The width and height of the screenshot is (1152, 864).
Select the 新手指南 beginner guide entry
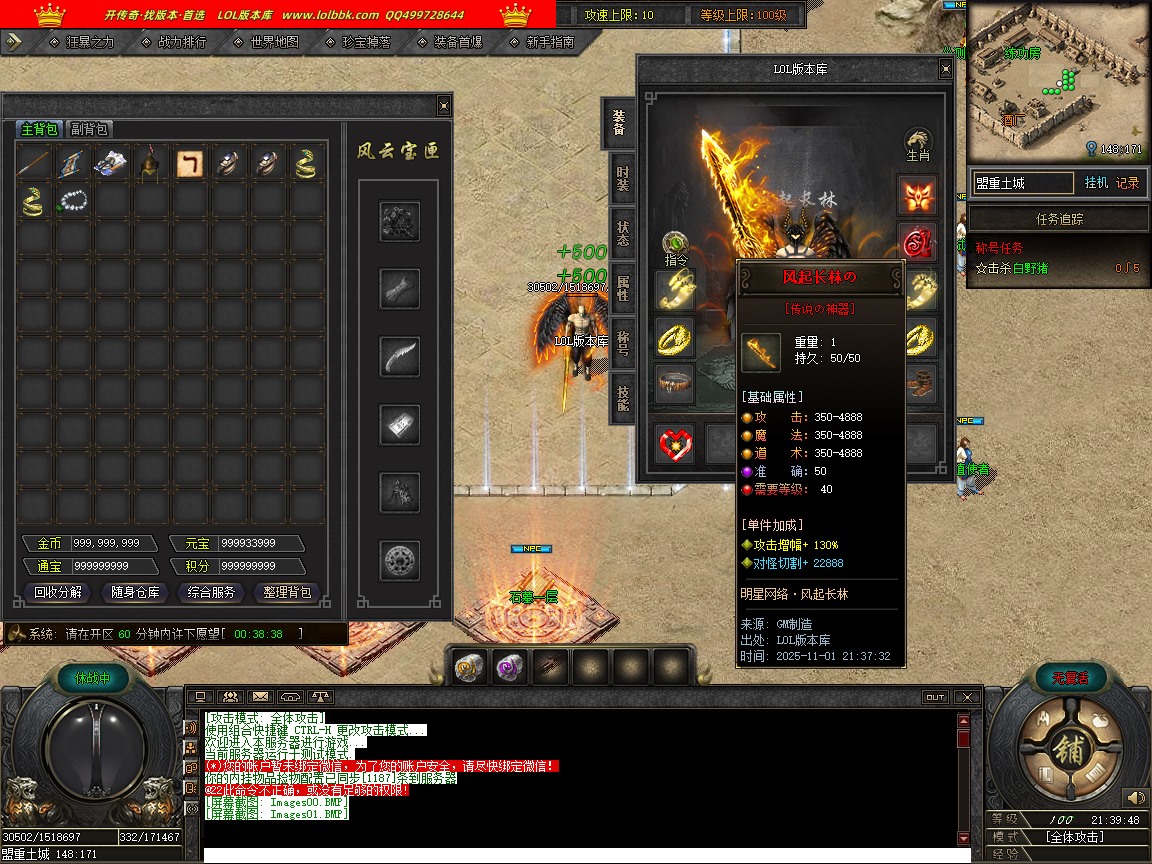549,42
